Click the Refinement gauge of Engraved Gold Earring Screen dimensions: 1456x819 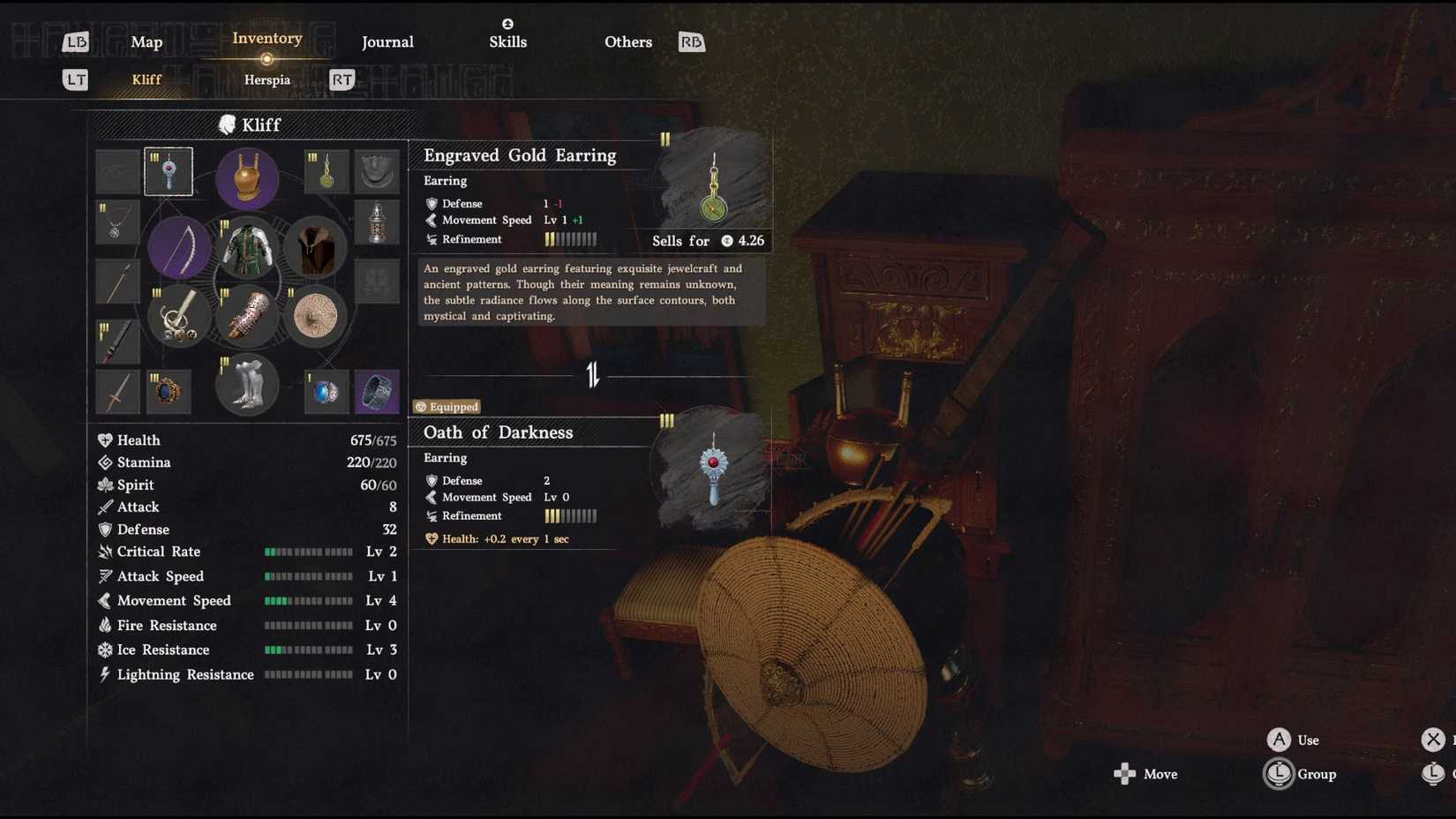(x=569, y=239)
